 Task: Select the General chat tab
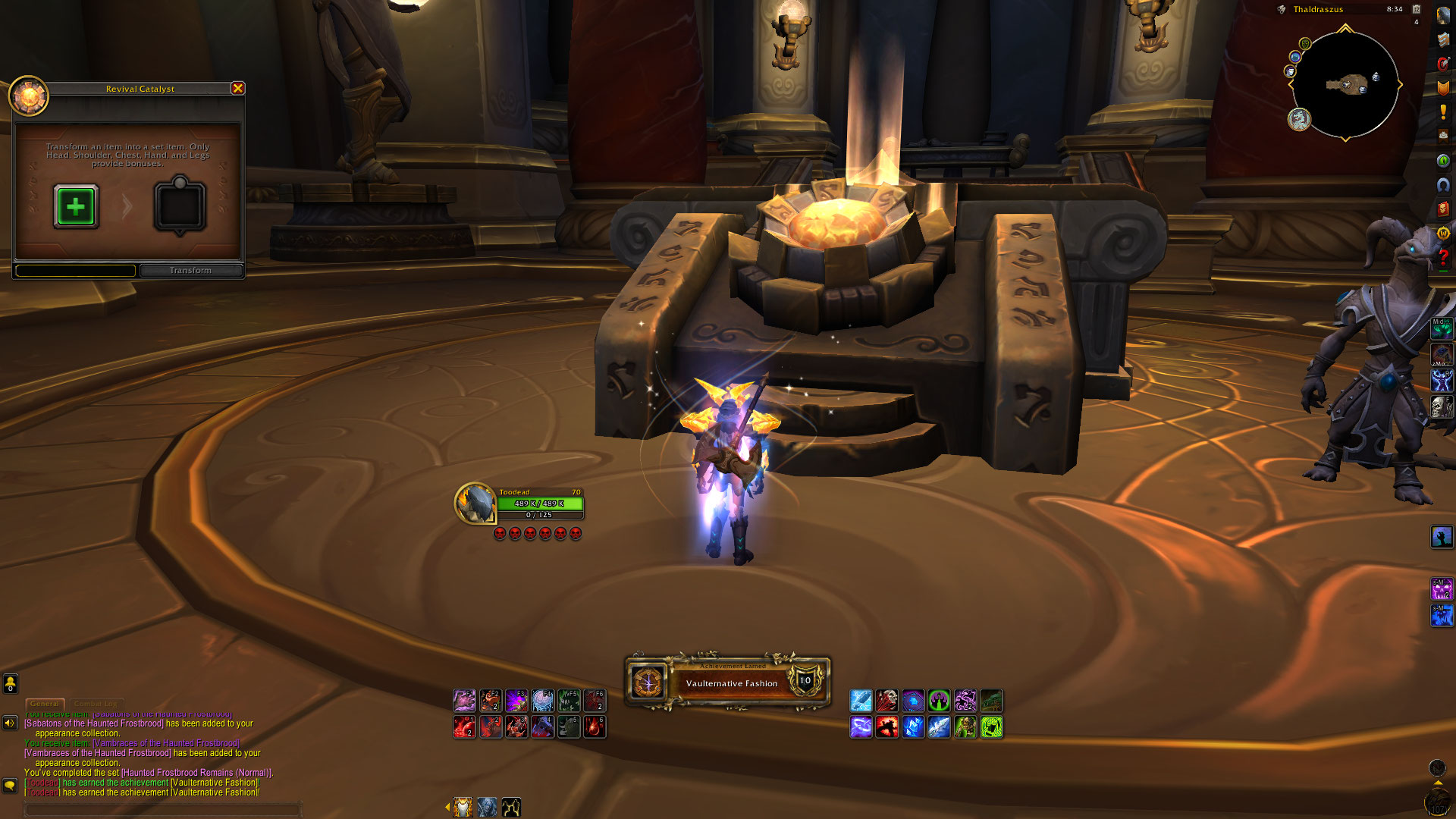(x=45, y=704)
